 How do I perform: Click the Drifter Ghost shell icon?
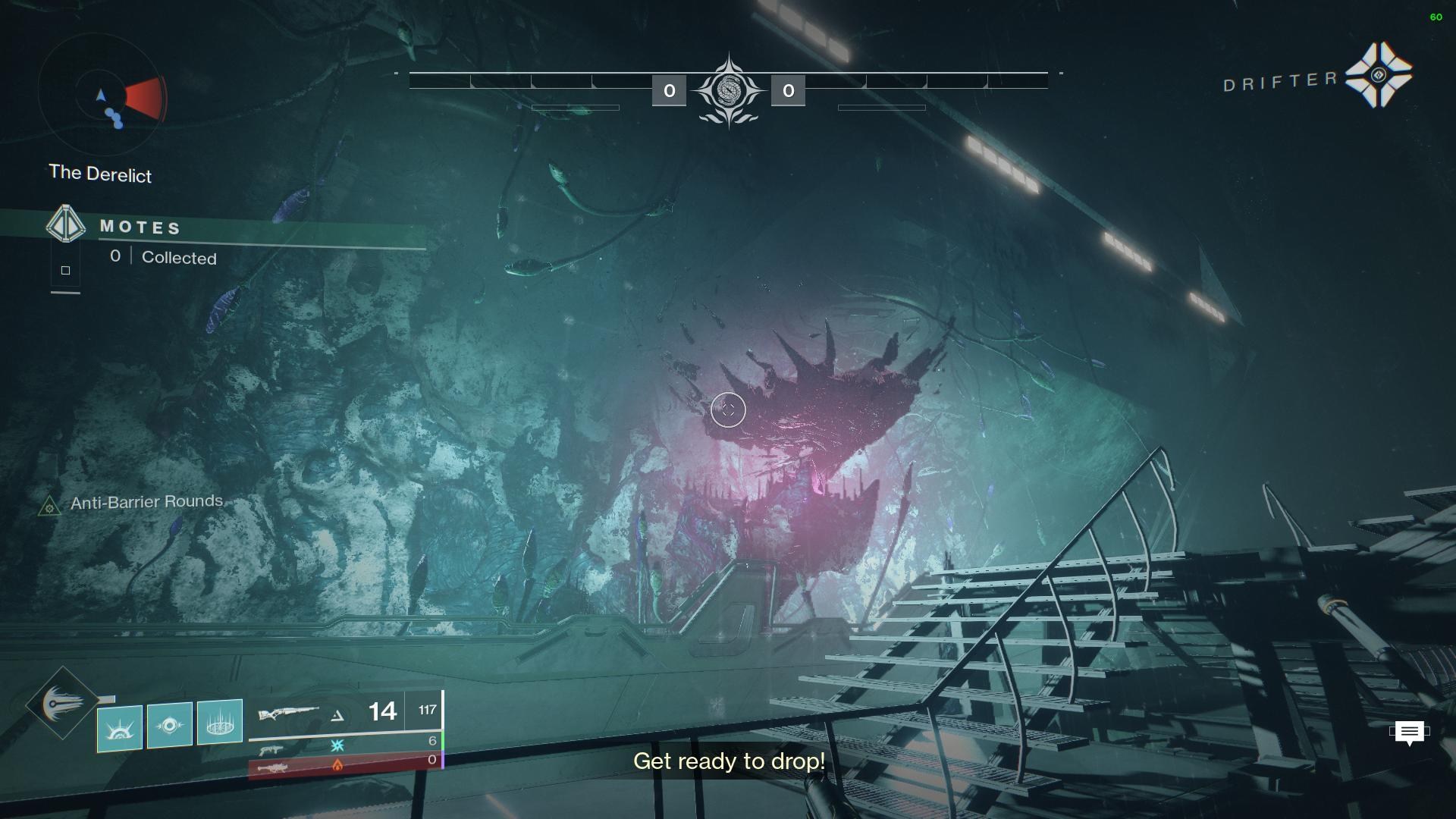click(1378, 74)
